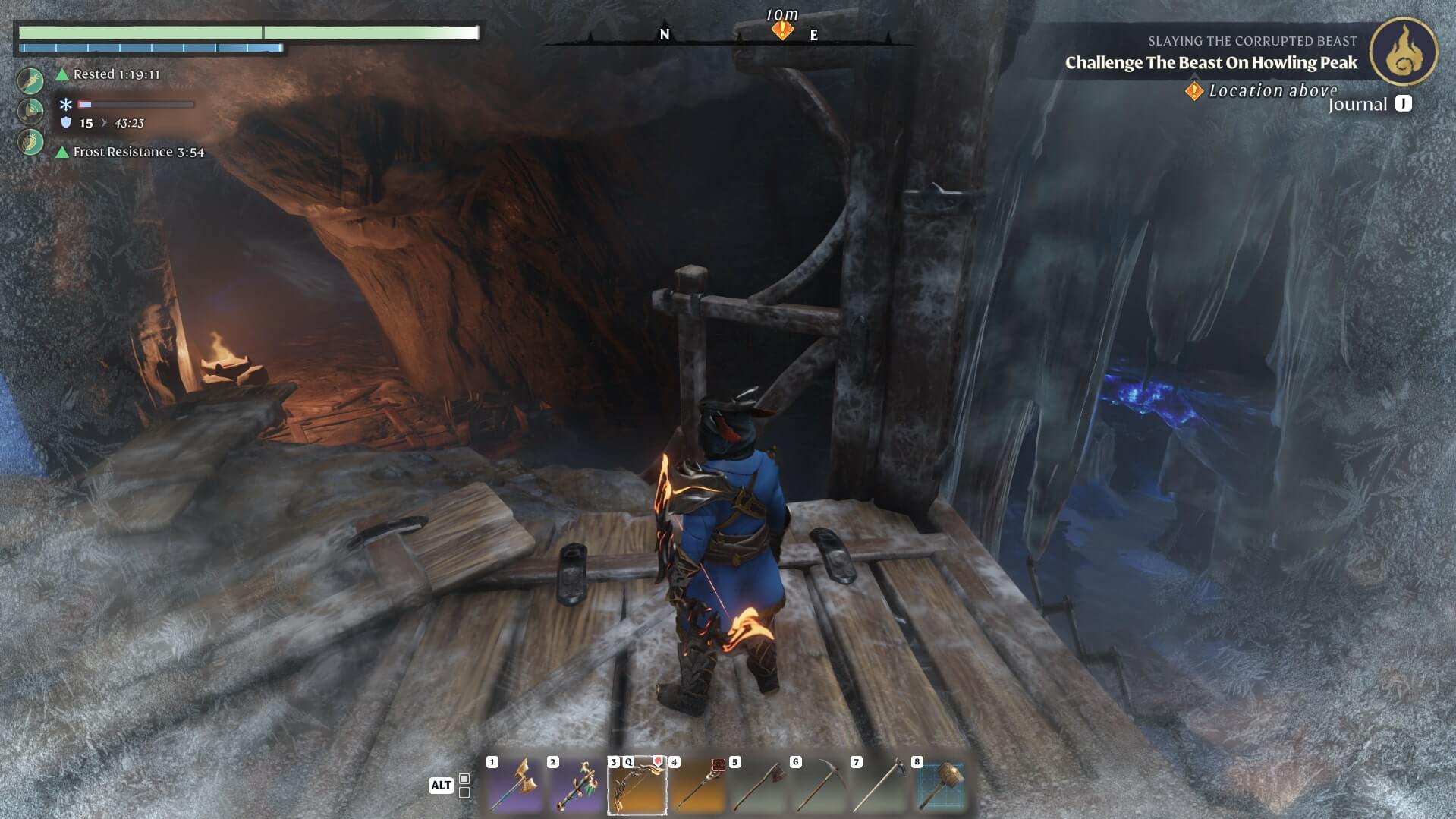Select the ornate wand in hotbar slot 2
This screenshot has width=1456, height=819.
[576, 786]
